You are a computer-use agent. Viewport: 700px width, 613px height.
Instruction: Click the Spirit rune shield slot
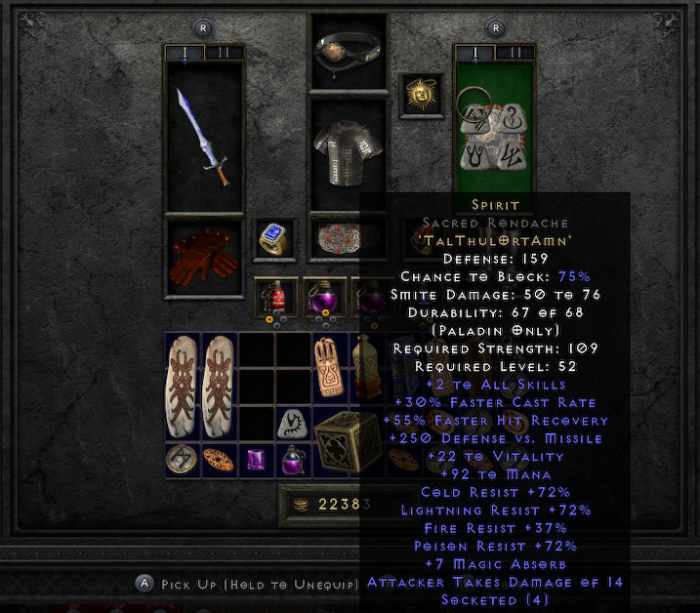point(493,130)
